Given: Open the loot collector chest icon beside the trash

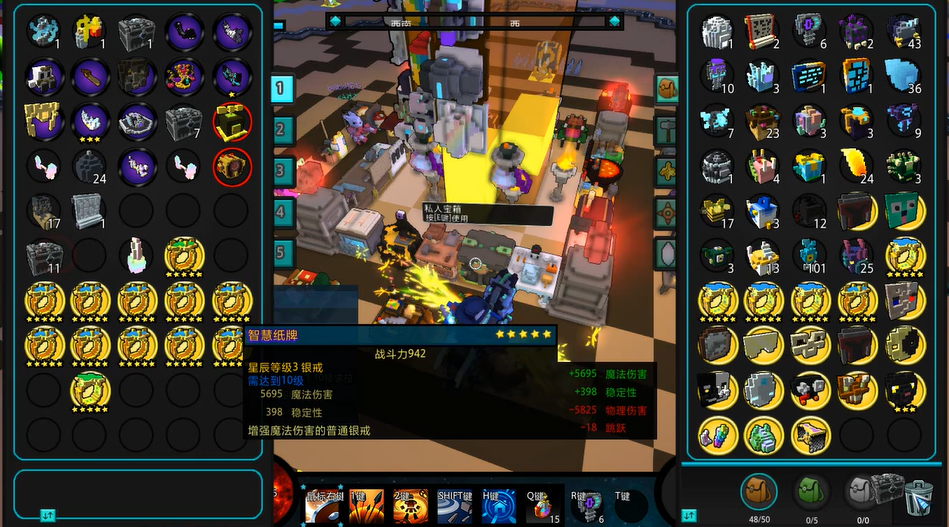Looking at the screenshot, I should click(888, 489).
